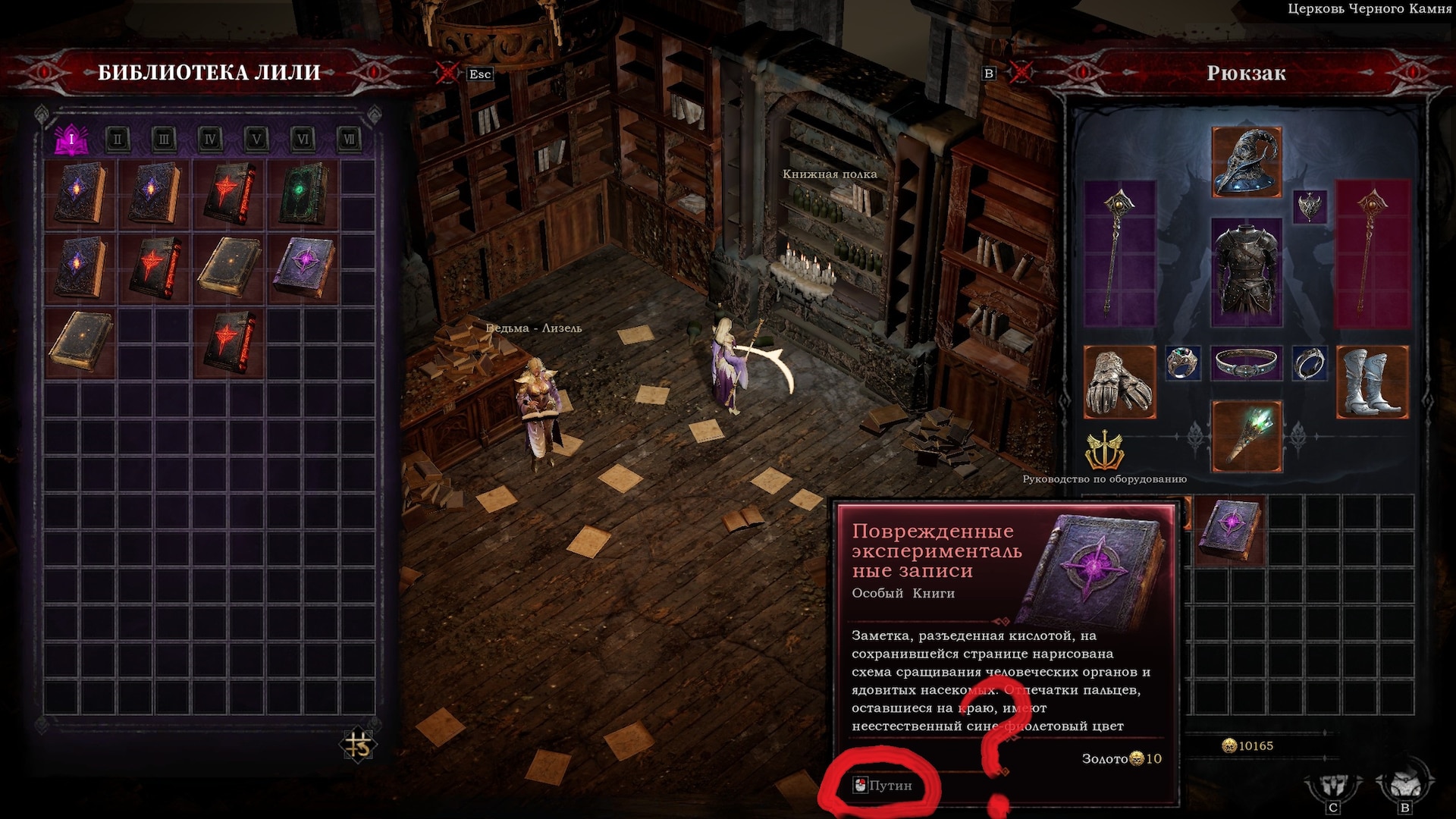
Task: Show library tab VII
Action: (349, 139)
